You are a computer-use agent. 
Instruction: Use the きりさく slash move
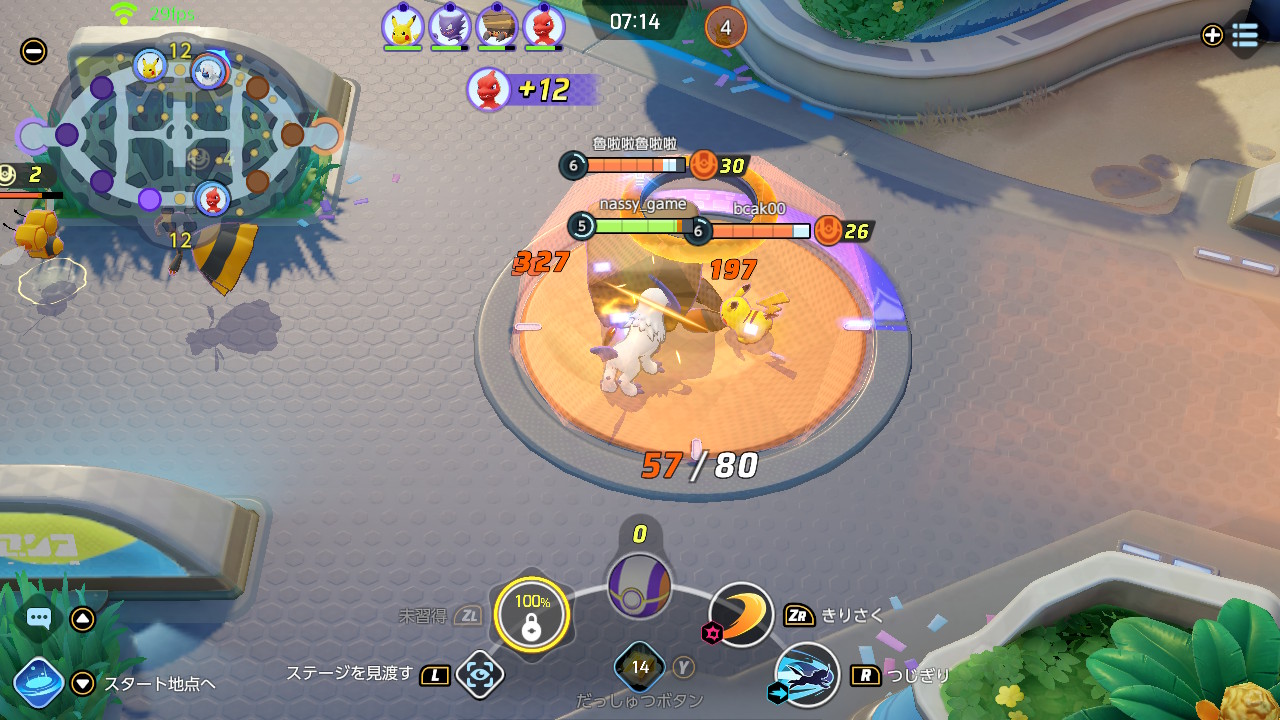(742, 613)
